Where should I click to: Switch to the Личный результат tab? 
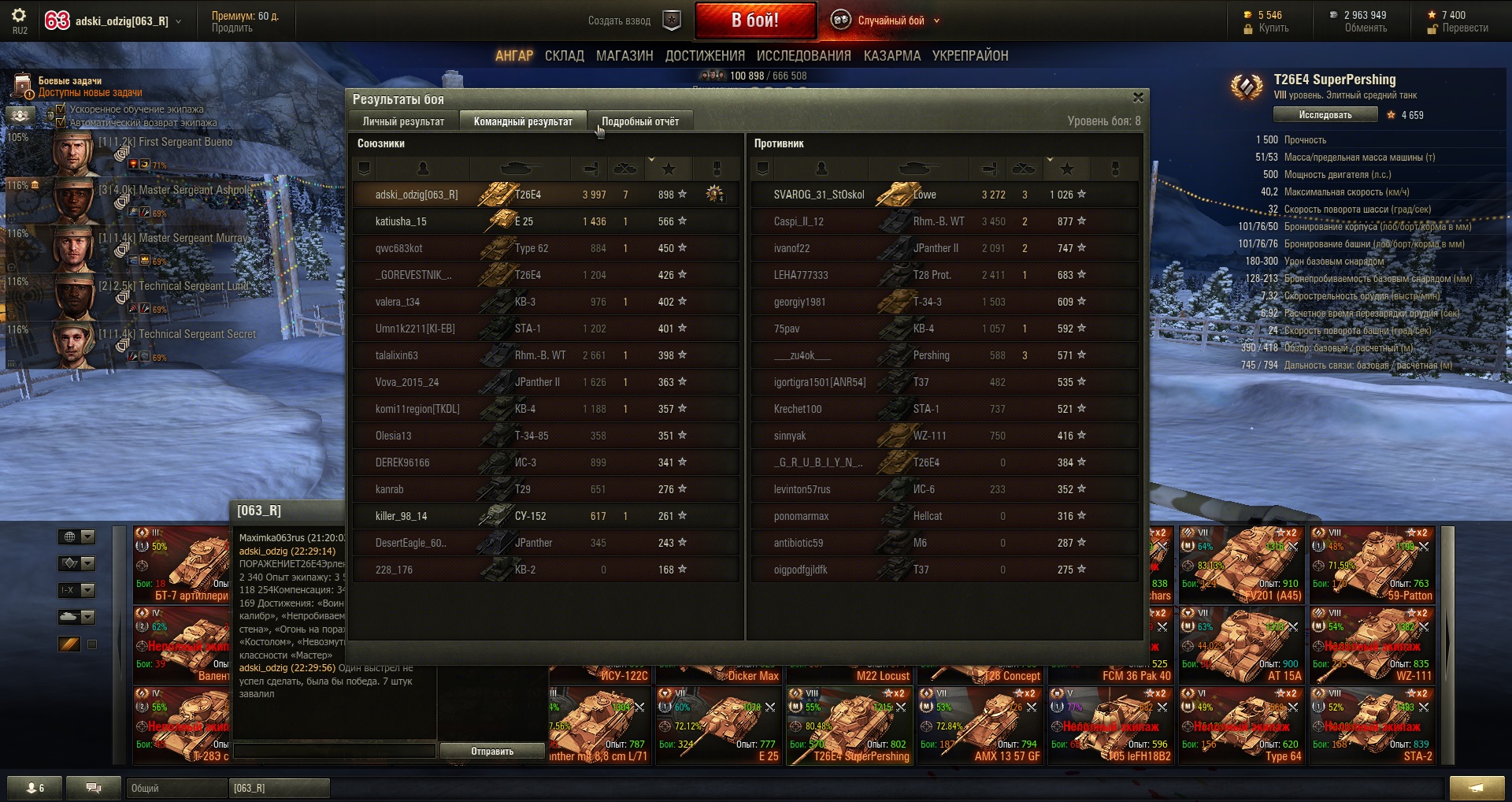tap(403, 121)
